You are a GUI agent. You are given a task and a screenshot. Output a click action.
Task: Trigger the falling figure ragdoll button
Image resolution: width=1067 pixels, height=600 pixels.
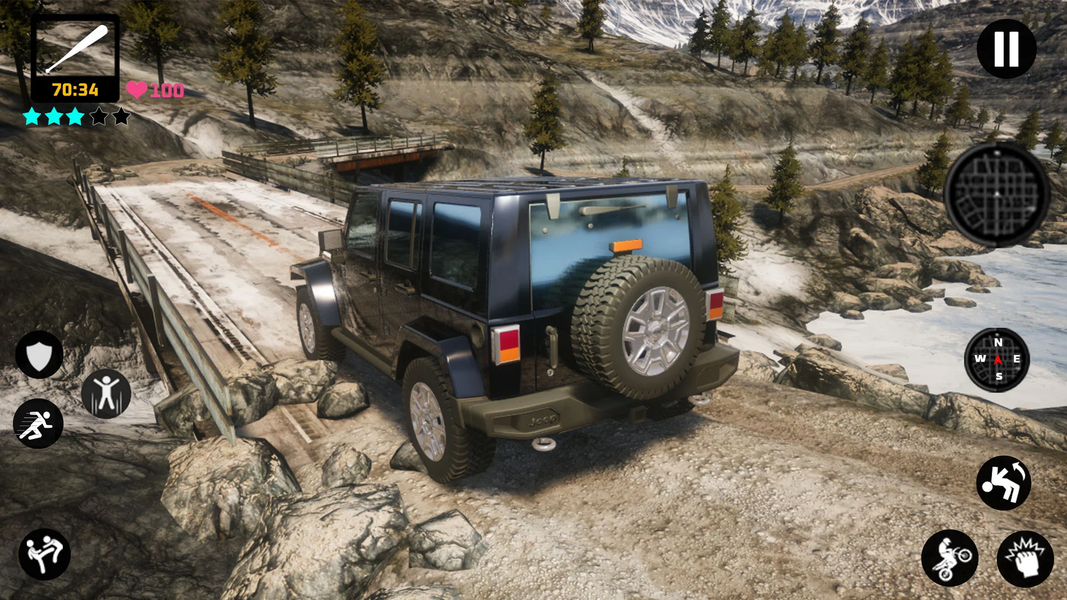click(x=1003, y=483)
